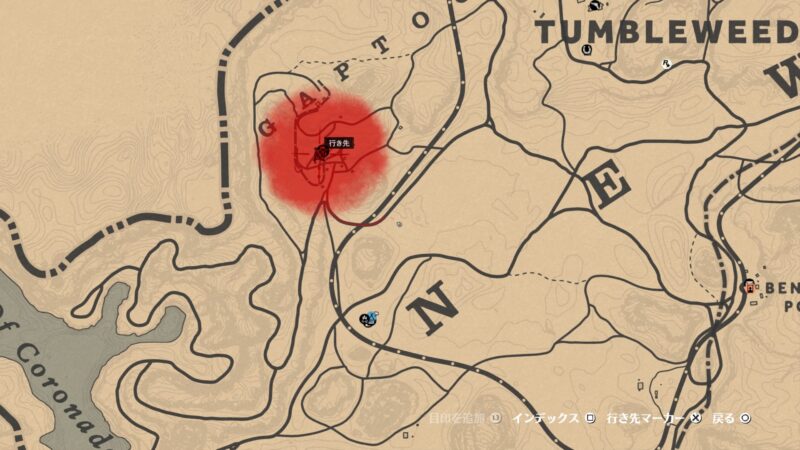Click the blue icon cluster beside letter N

[x=368, y=319]
